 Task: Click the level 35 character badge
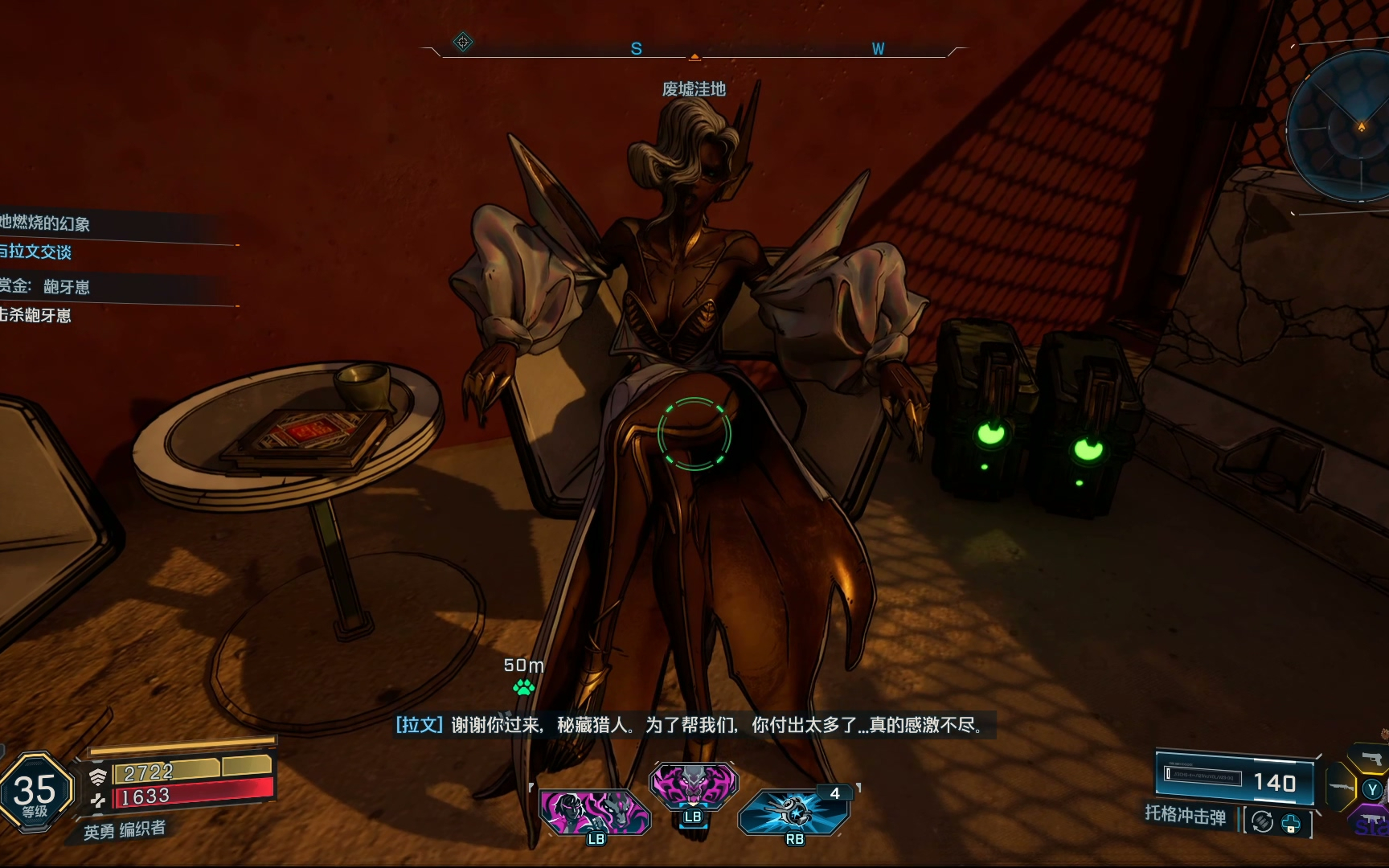coord(35,791)
